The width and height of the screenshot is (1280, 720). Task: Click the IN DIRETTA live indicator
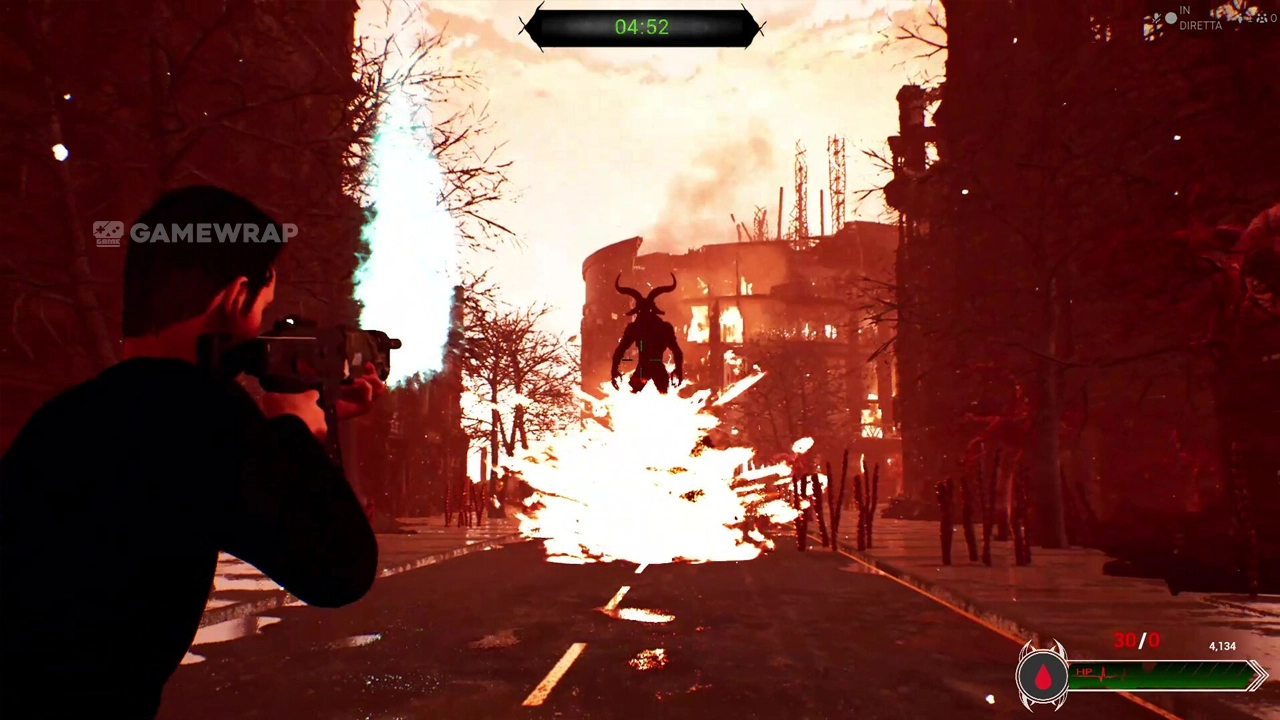(1199, 18)
